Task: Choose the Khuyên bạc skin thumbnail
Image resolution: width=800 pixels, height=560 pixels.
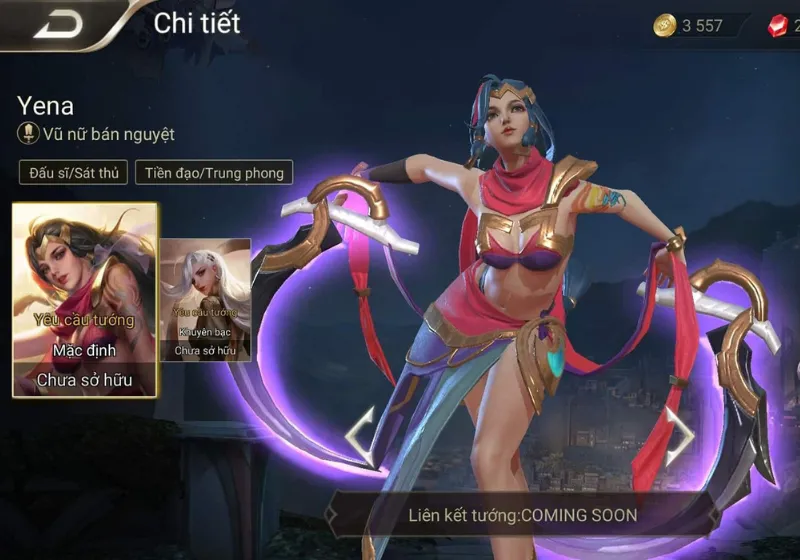Action: pyautogui.click(x=205, y=300)
